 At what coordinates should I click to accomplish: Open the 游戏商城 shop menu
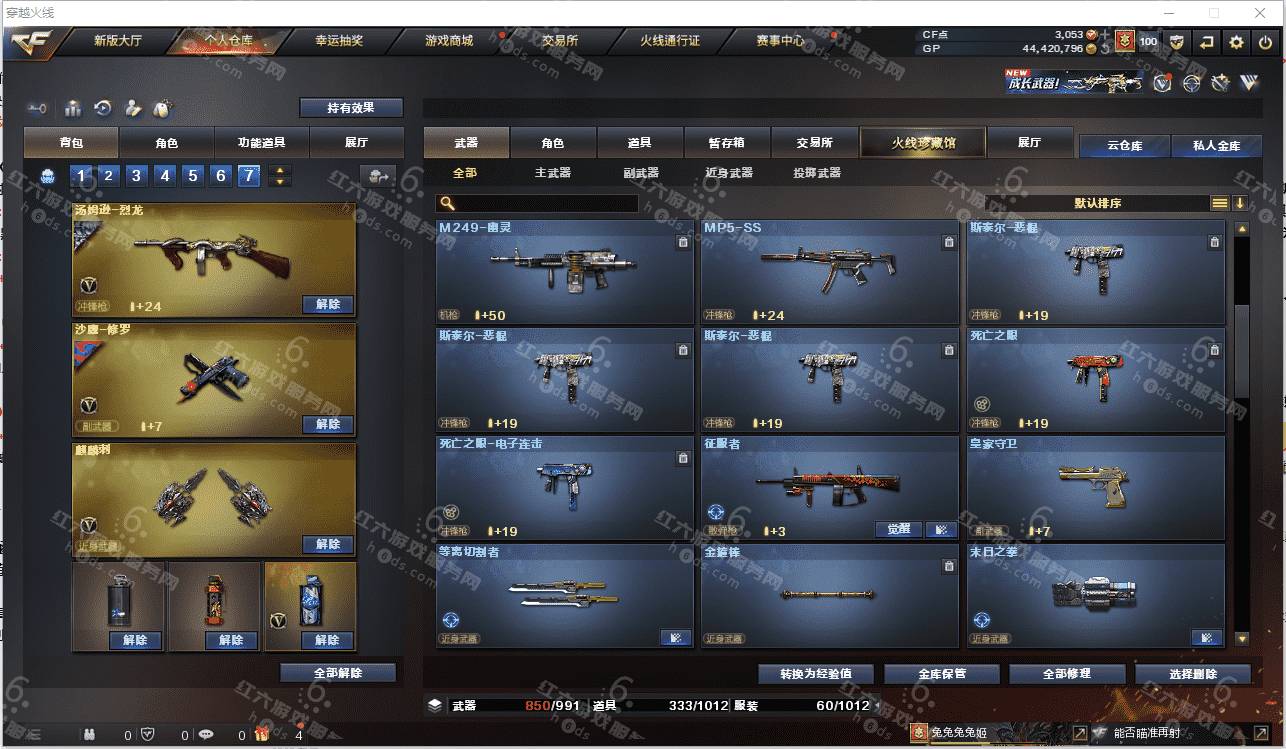tap(448, 41)
